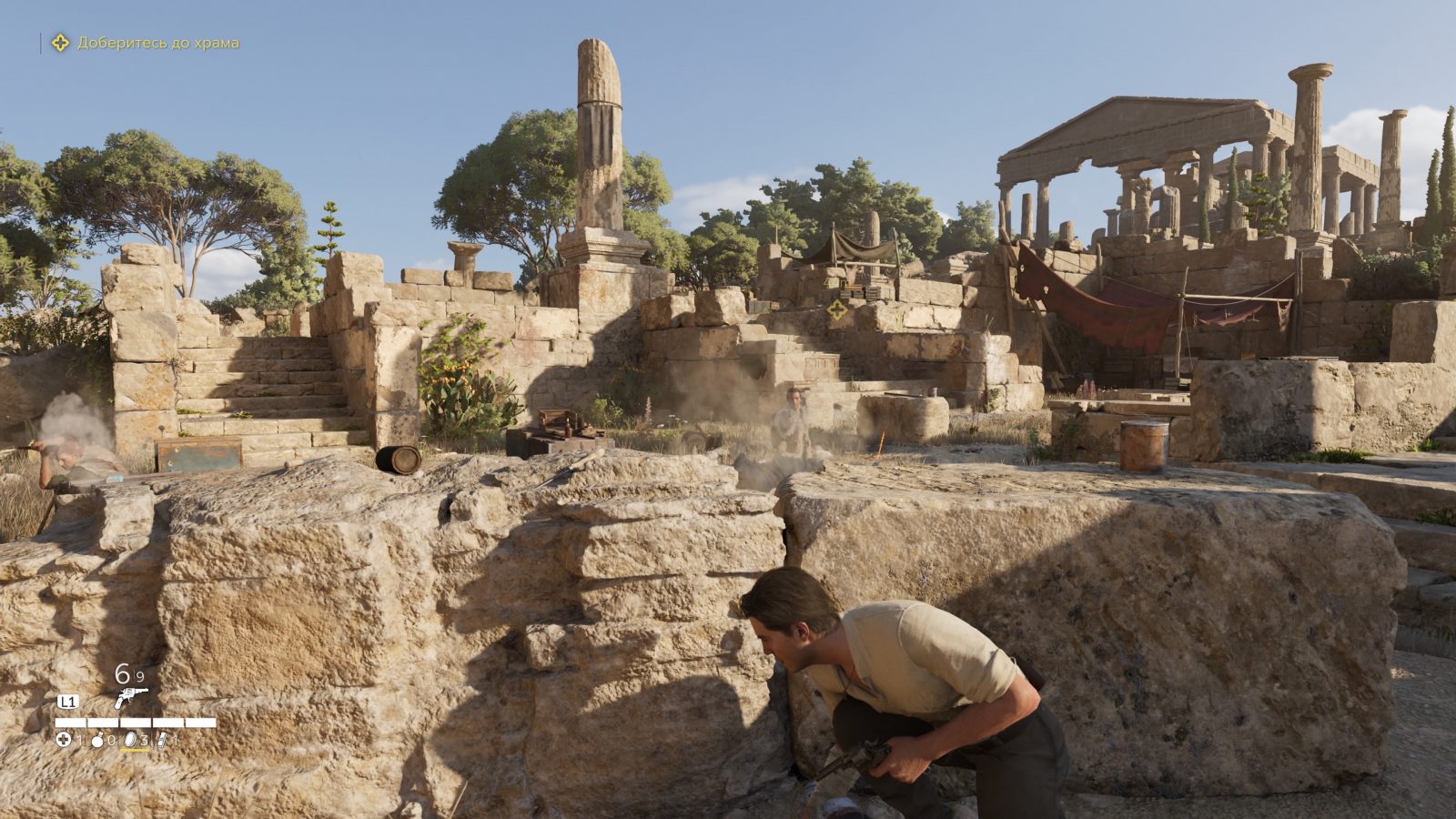The image size is (1456, 819).
Task: Select the revolver weapon icon
Action: click(x=130, y=698)
